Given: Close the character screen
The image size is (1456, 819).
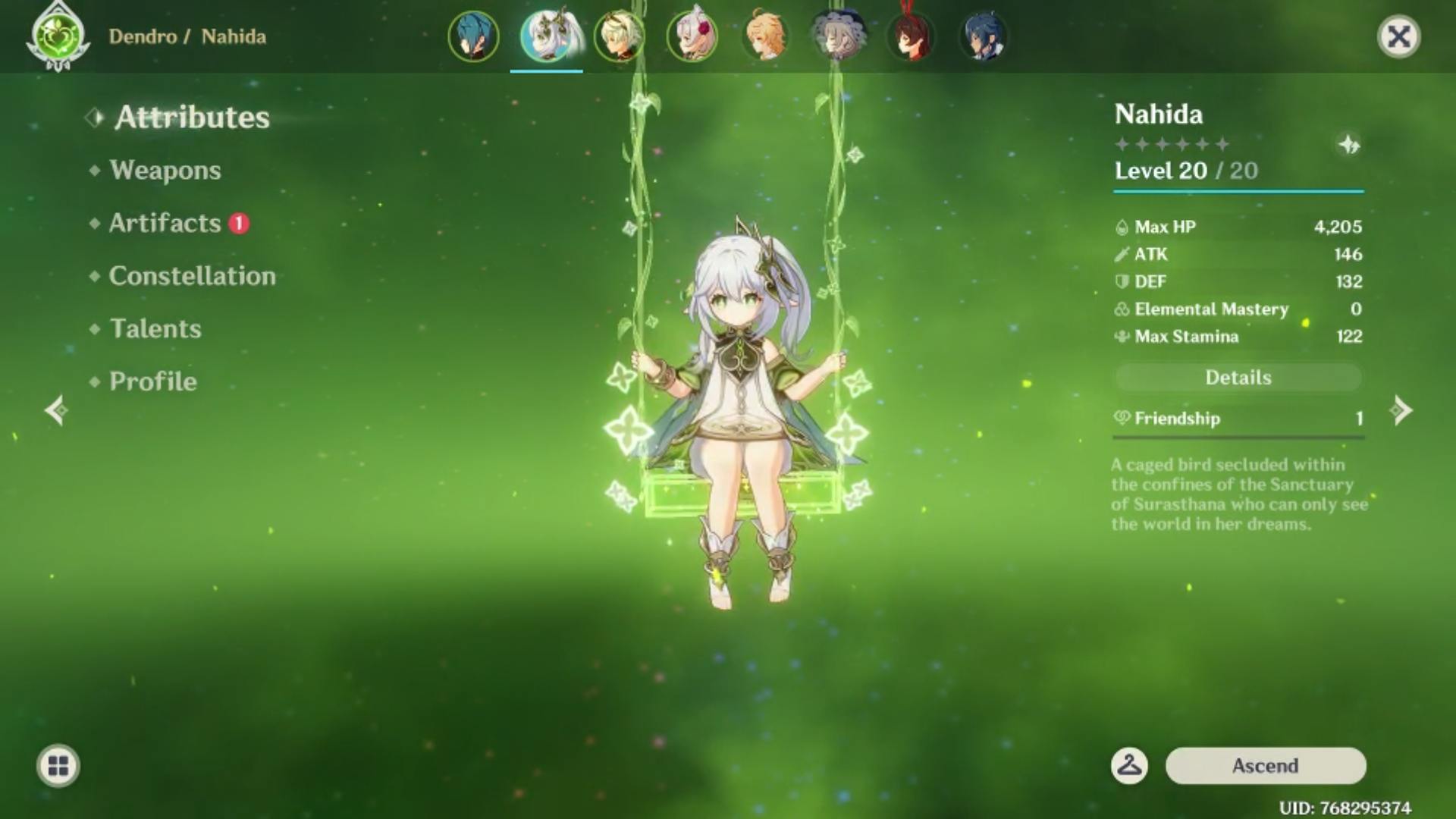Looking at the screenshot, I should [x=1398, y=36].
